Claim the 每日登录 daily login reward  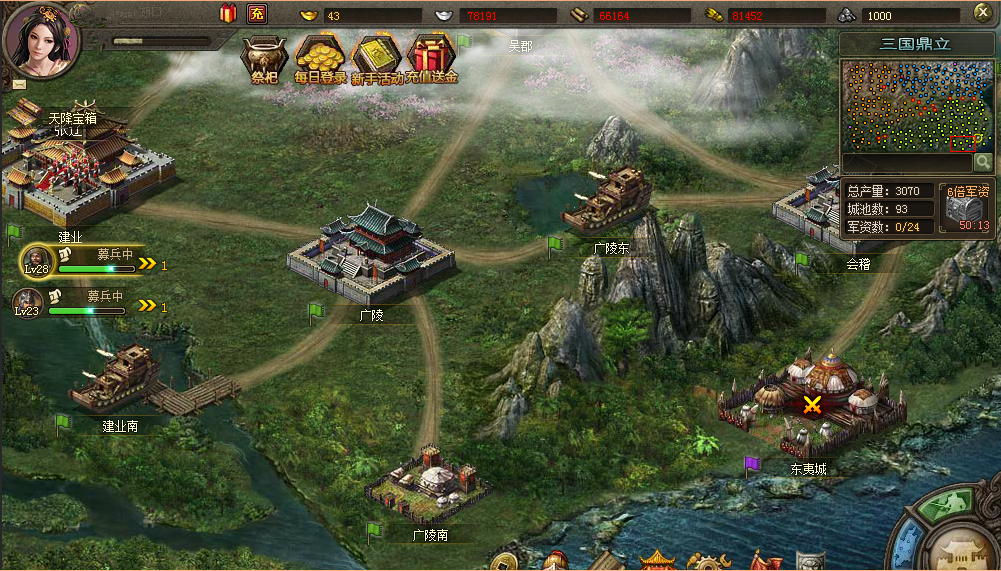coord(320,58)
